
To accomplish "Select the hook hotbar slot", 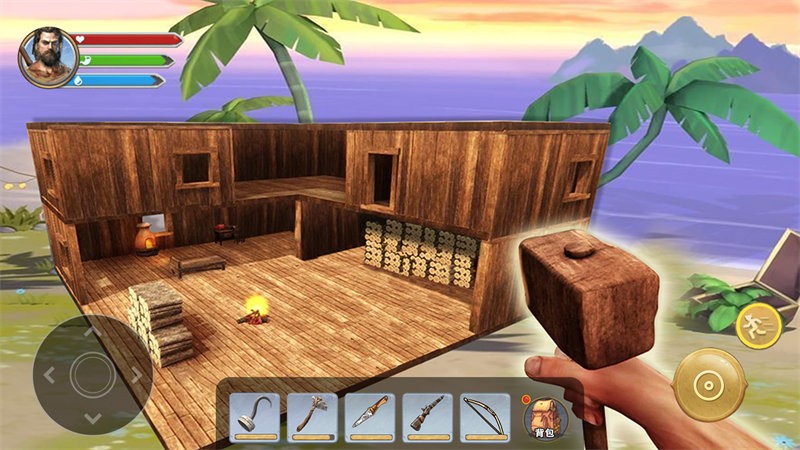I will 255,416.
